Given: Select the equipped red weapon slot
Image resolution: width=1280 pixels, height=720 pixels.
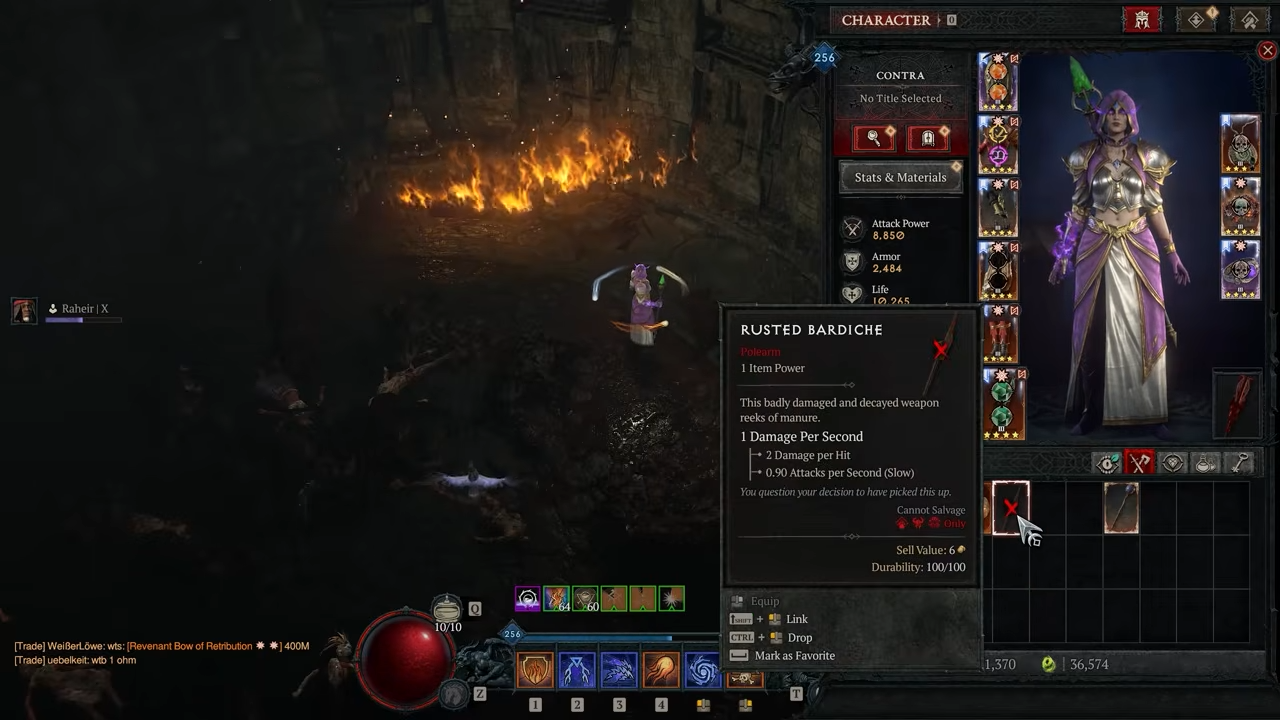Looking at the screenshot, I should click(1240, 404).
